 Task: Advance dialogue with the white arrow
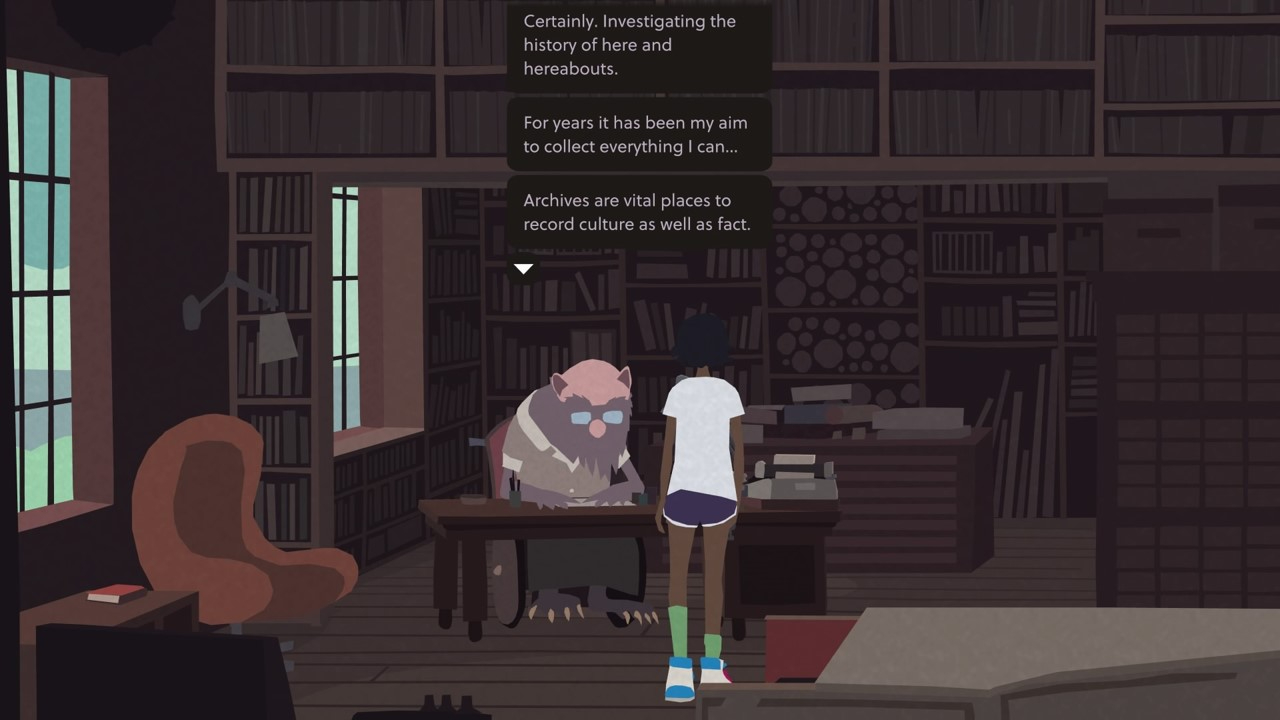523,268
